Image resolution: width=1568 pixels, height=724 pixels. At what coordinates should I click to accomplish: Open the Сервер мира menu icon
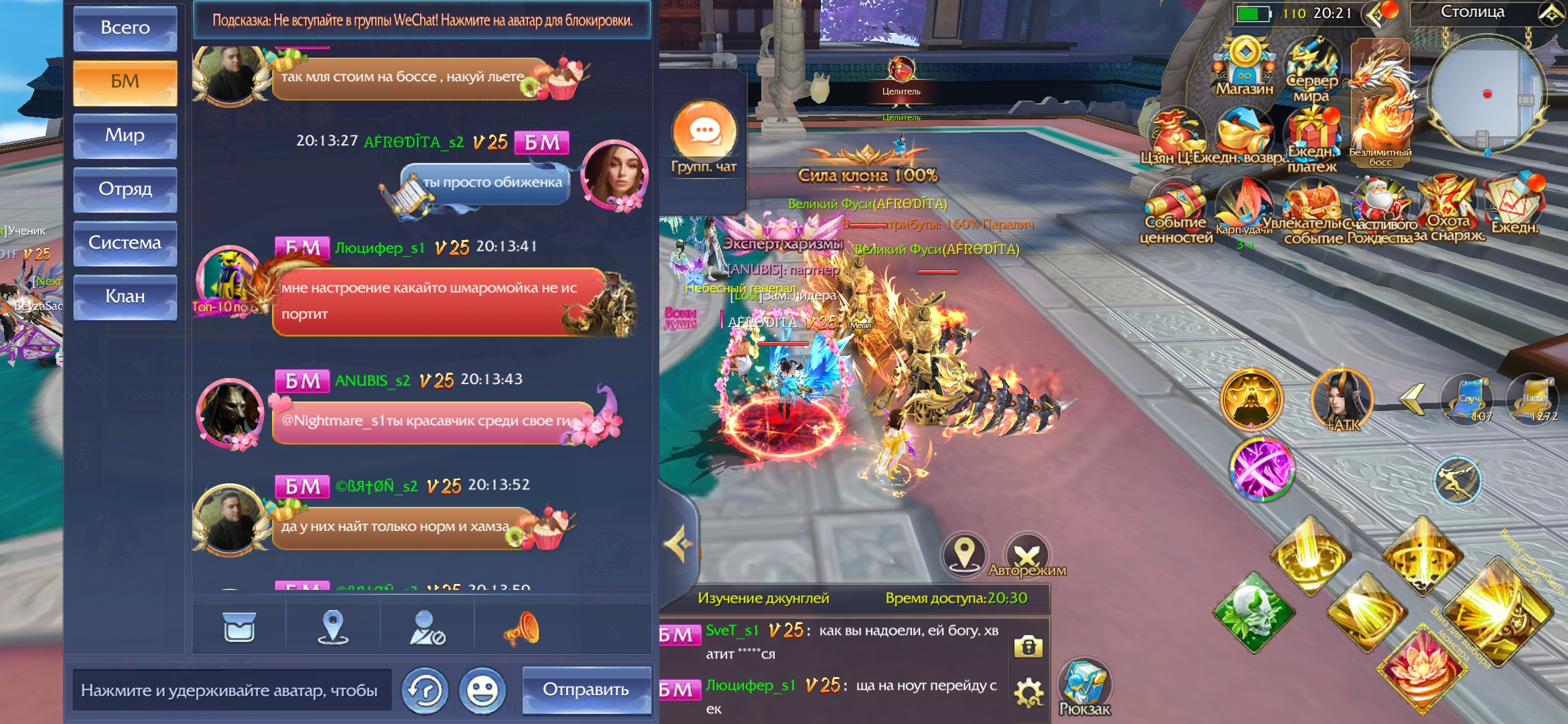tap(1311, 68)
